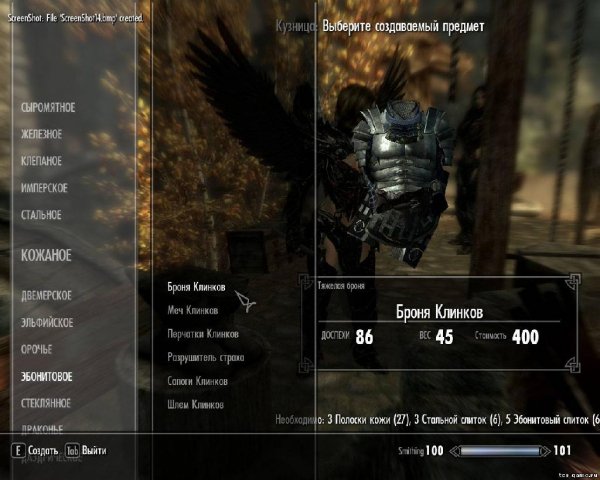The width and height of the screenshot is (600, 480).
Task: Select the Стальное category
Action: click(x=41, y=215)
